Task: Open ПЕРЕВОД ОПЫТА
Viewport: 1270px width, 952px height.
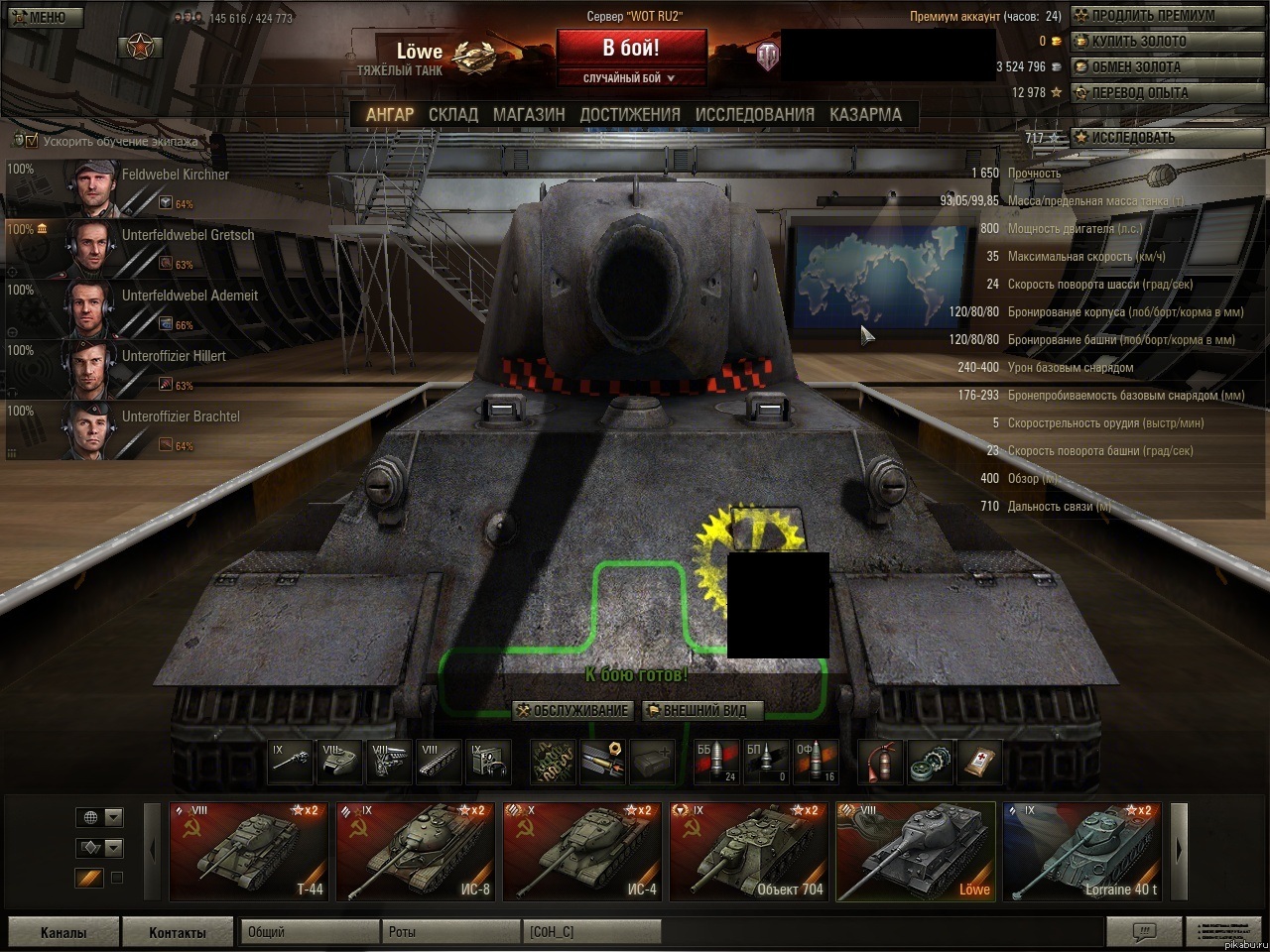Action: 1138,93
